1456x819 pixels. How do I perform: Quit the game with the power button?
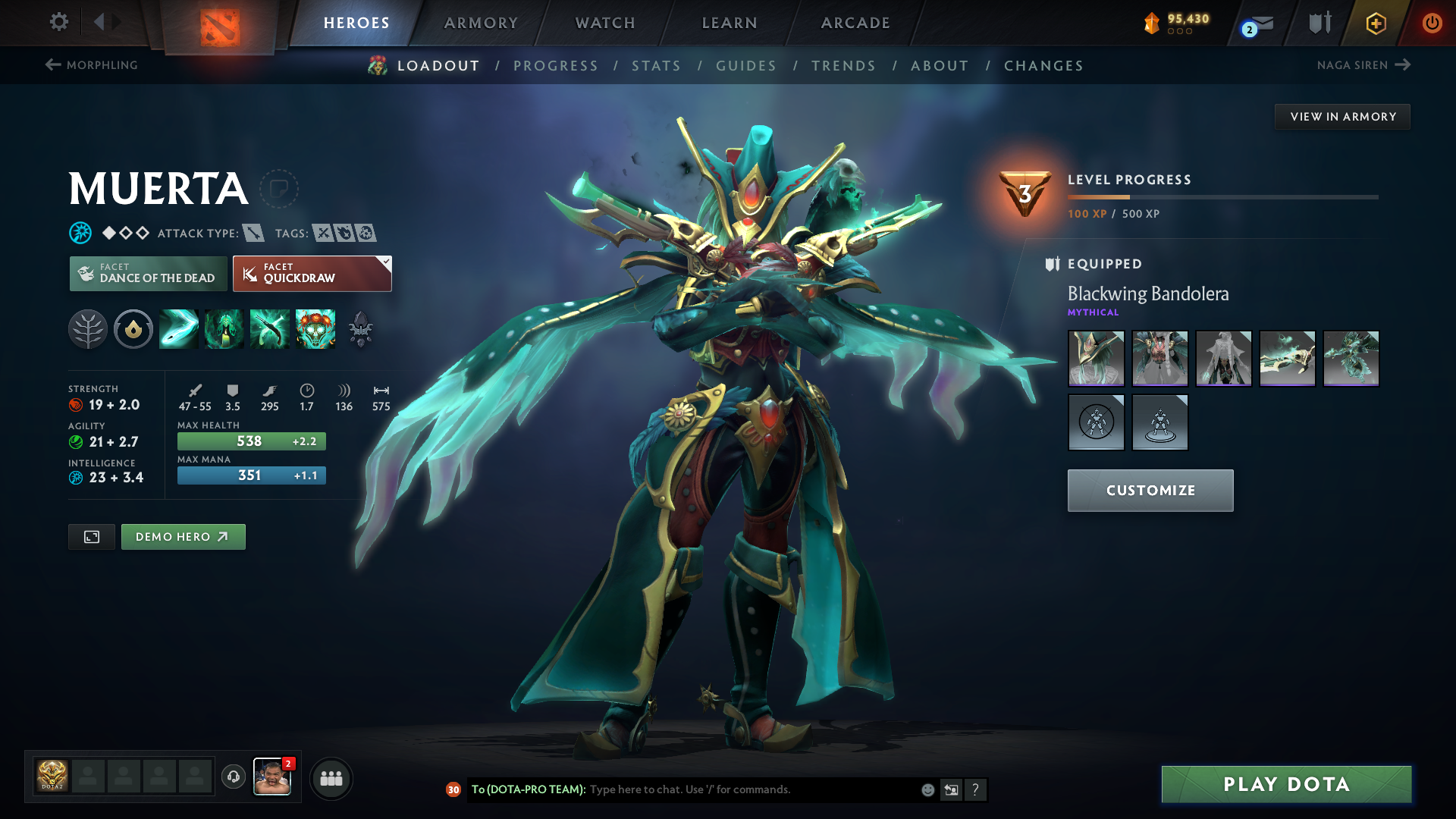[1432, 23]
